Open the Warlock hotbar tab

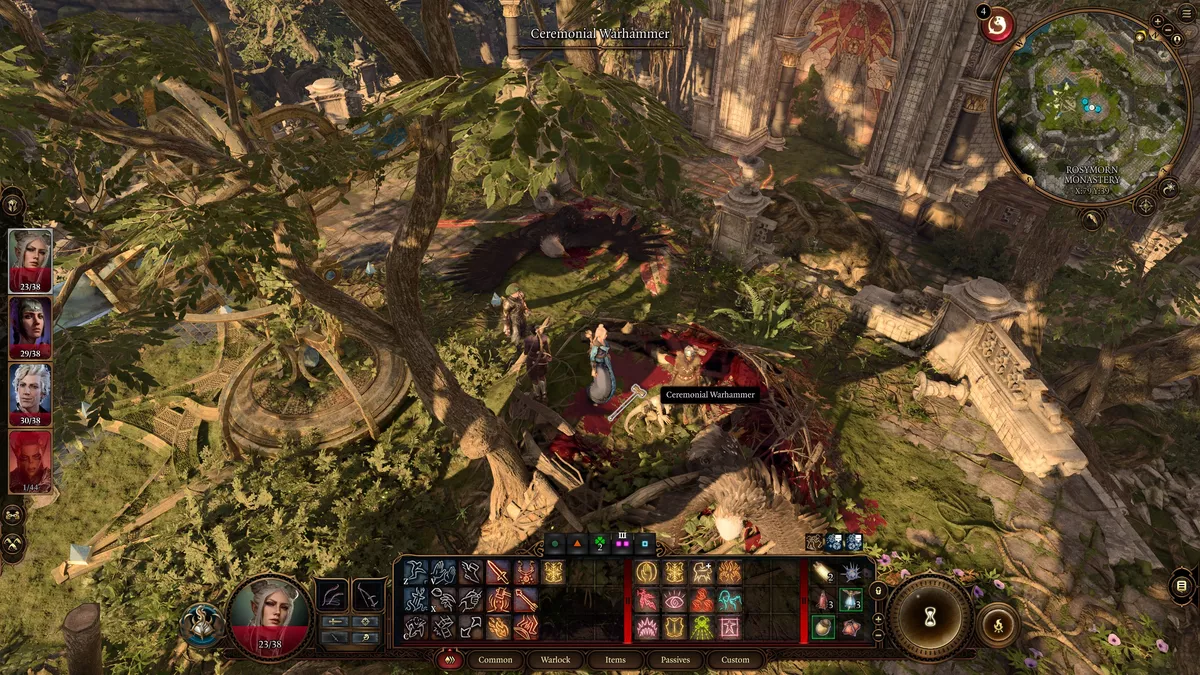pyautogui.click(x=555, y=660)
